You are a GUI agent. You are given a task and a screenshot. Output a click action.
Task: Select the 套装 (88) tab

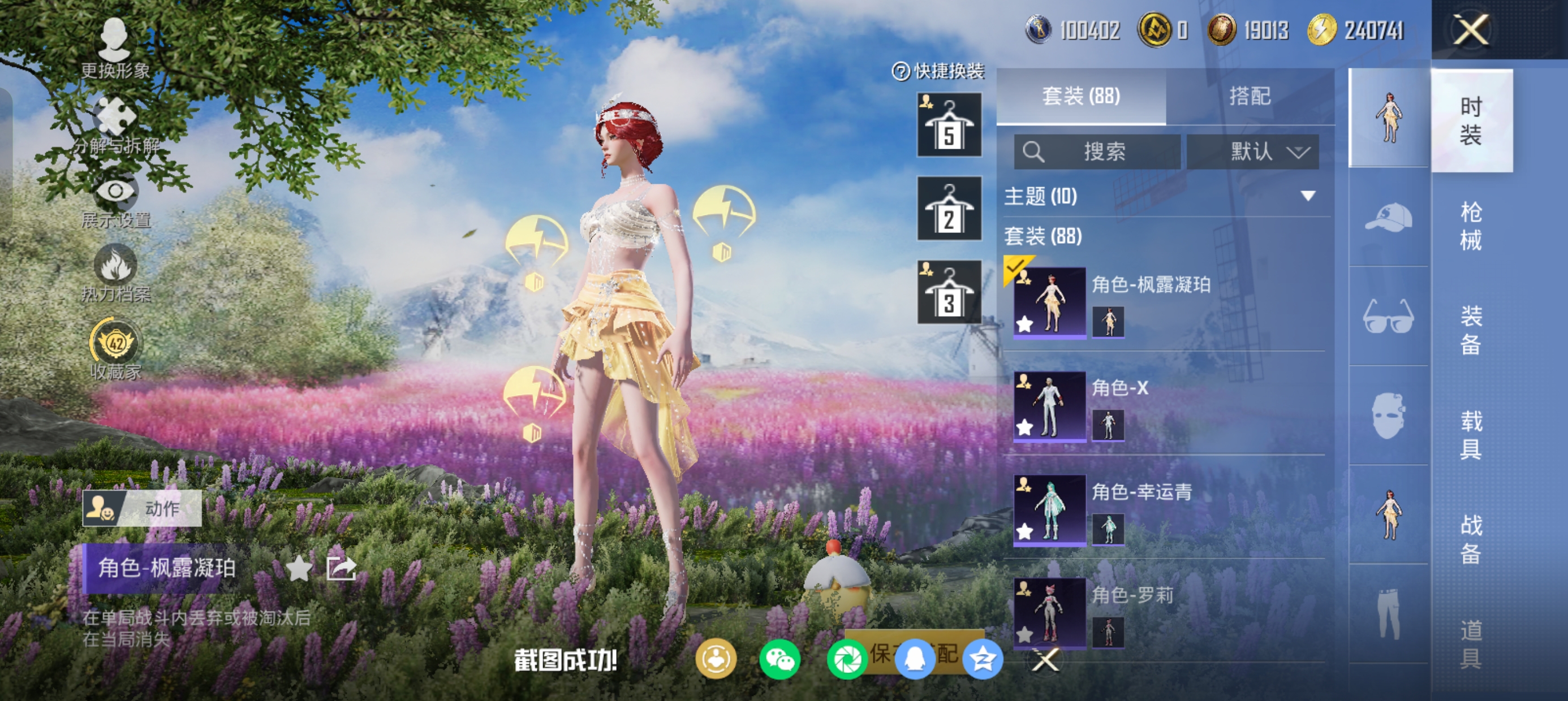(1081, 96)
